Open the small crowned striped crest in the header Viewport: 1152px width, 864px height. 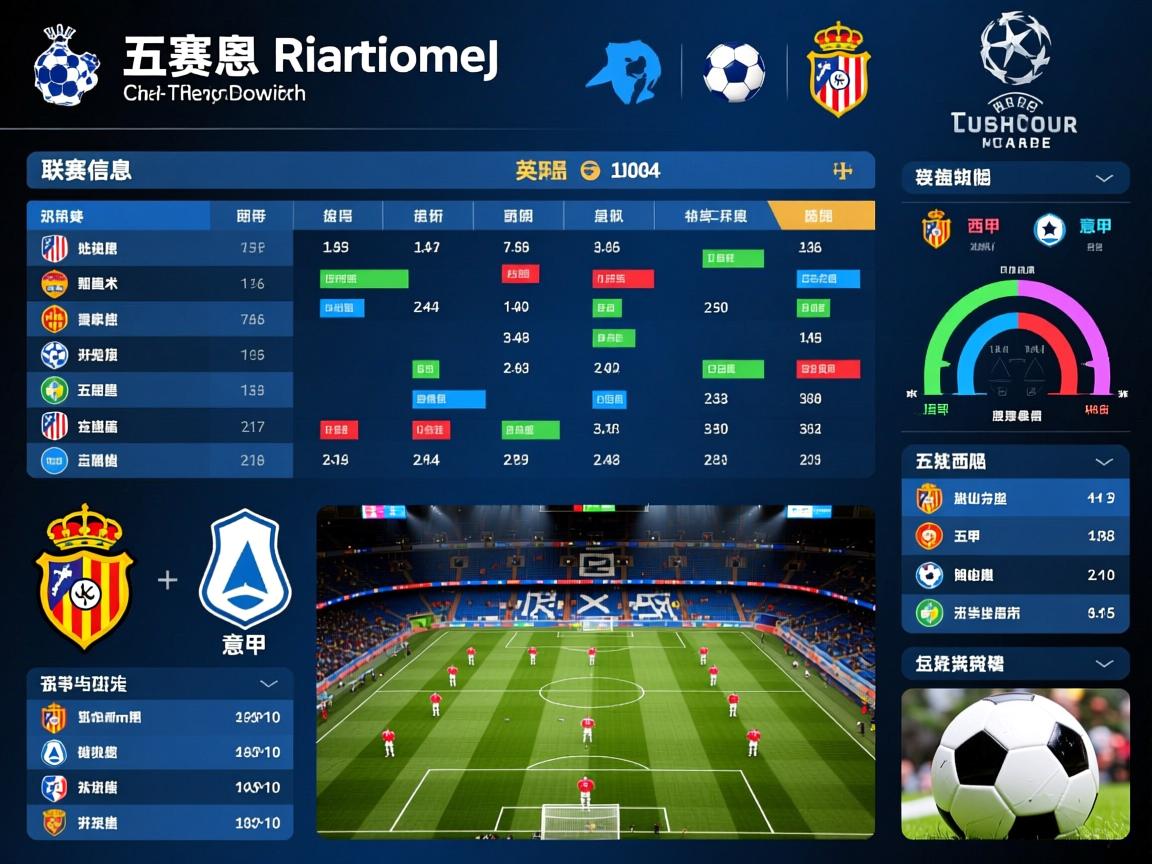click(839, 69)
